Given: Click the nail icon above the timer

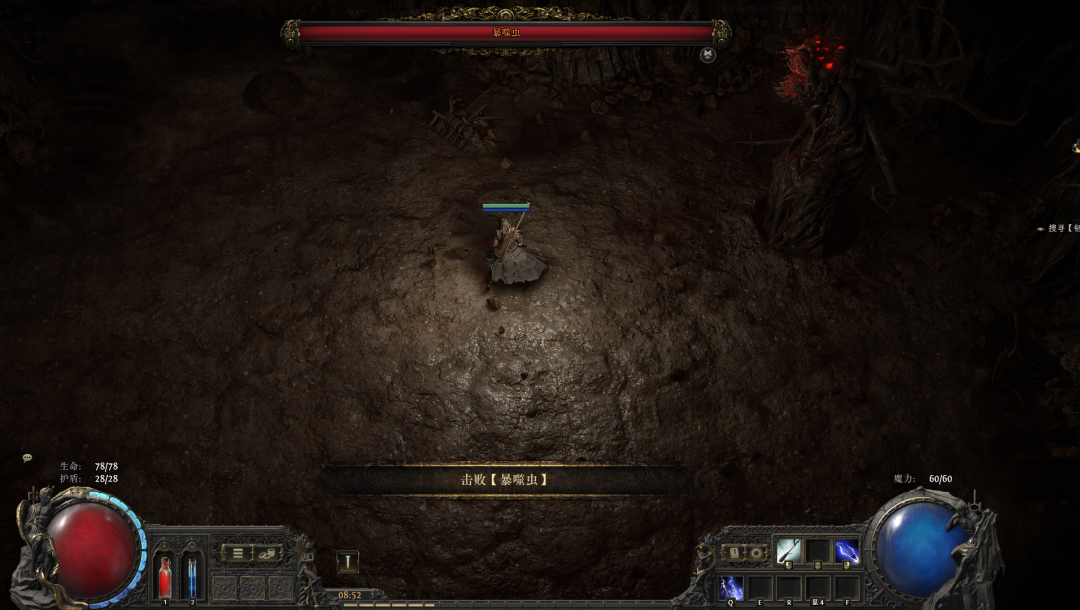Looking at the screenshot, I should [x=347, y=562].
